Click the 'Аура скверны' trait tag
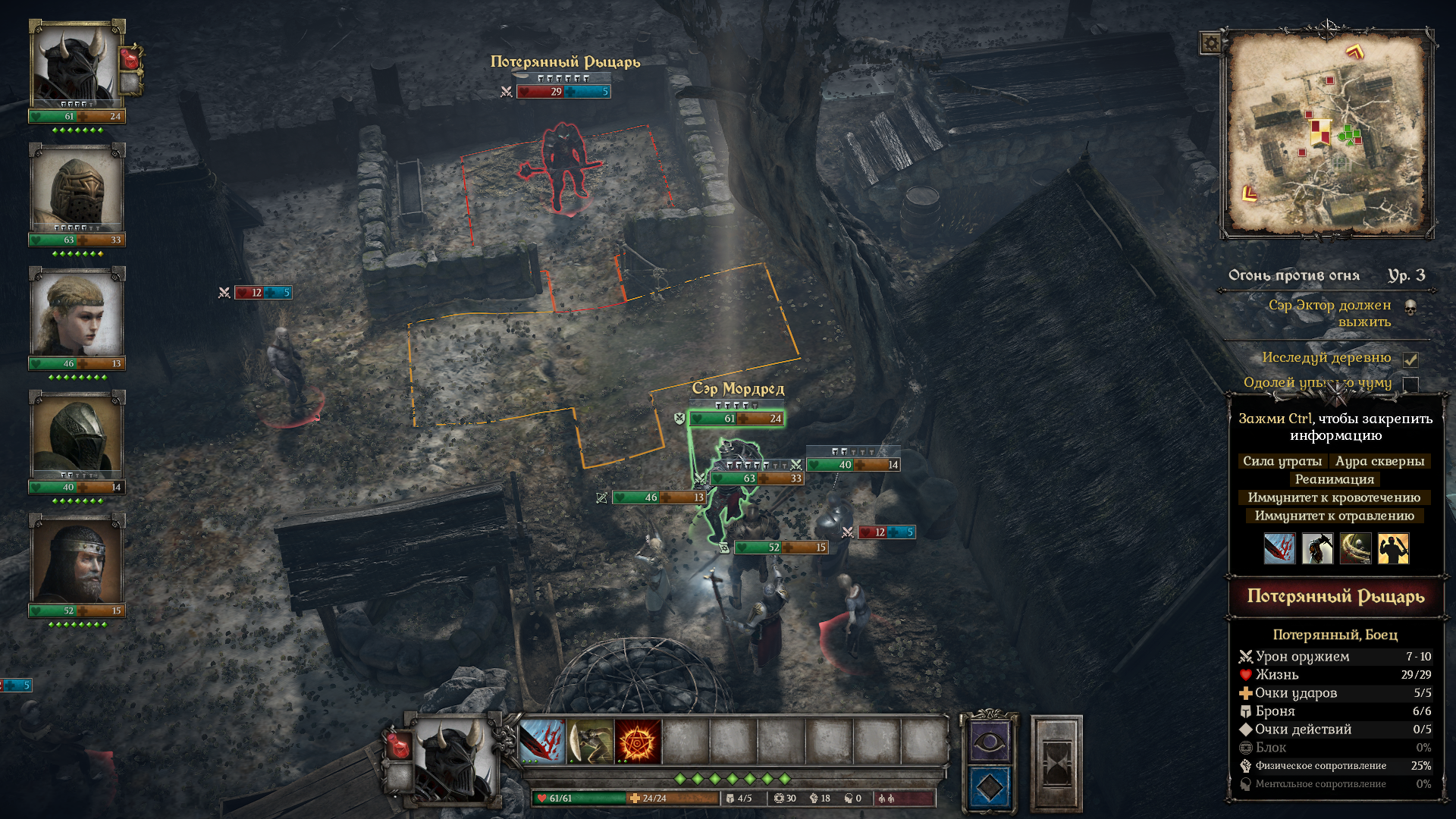Image resolution: width=1456 pixels, height=819 pixels. click(x=1379, y=461)
